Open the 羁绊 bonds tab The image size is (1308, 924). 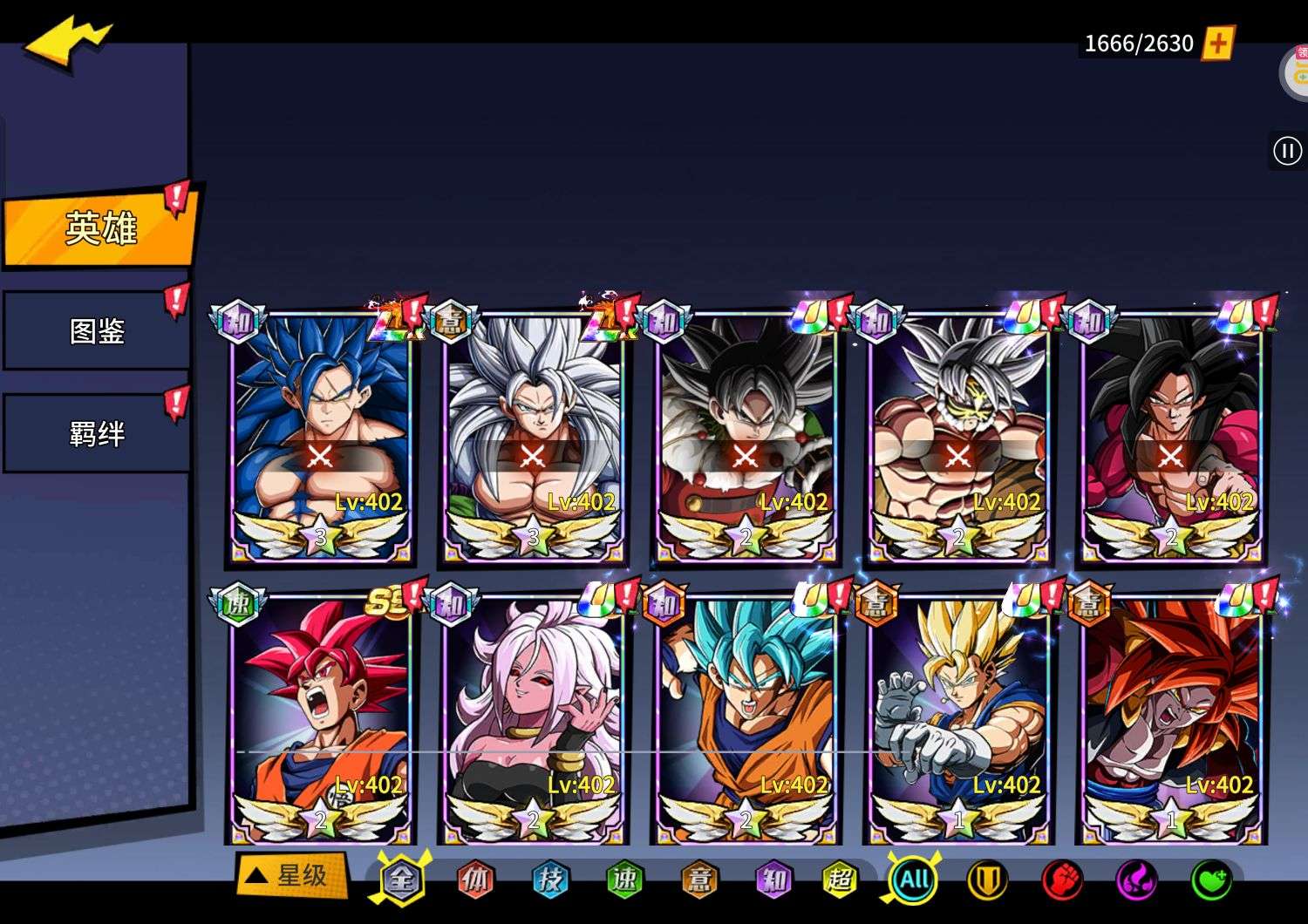pyautogui.click(x=97, y=433)
